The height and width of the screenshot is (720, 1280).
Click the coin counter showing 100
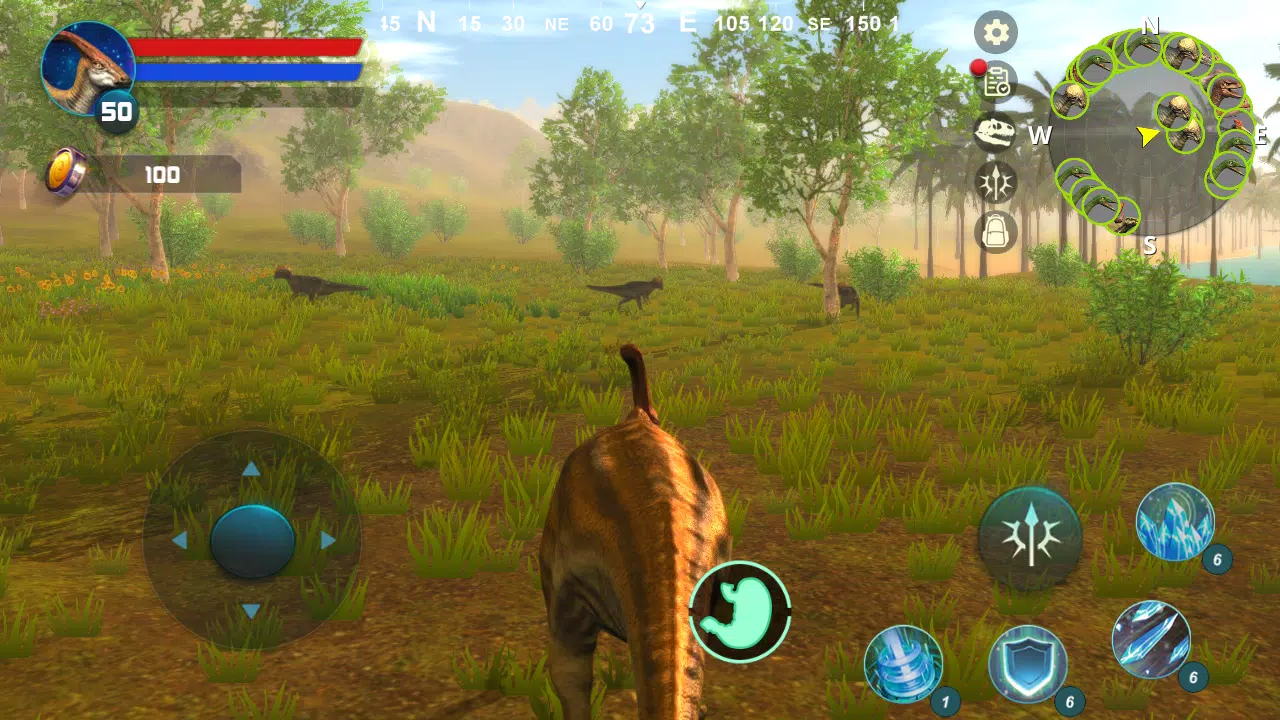(x=160, y=175)
